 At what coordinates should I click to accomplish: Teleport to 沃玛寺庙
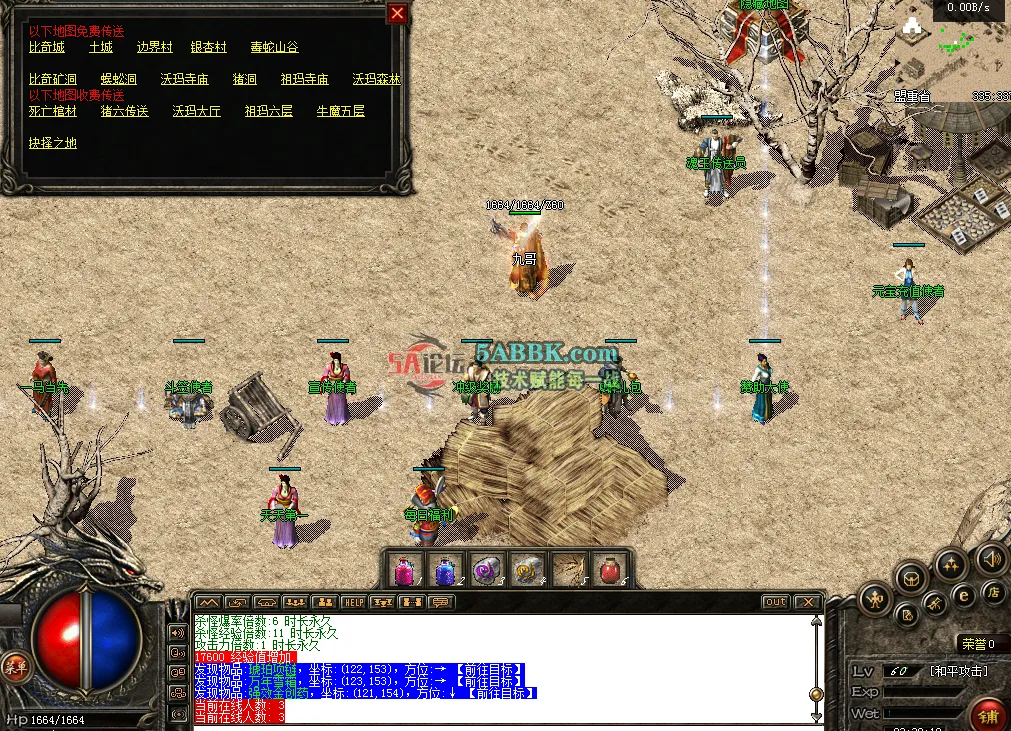[184, 79]
